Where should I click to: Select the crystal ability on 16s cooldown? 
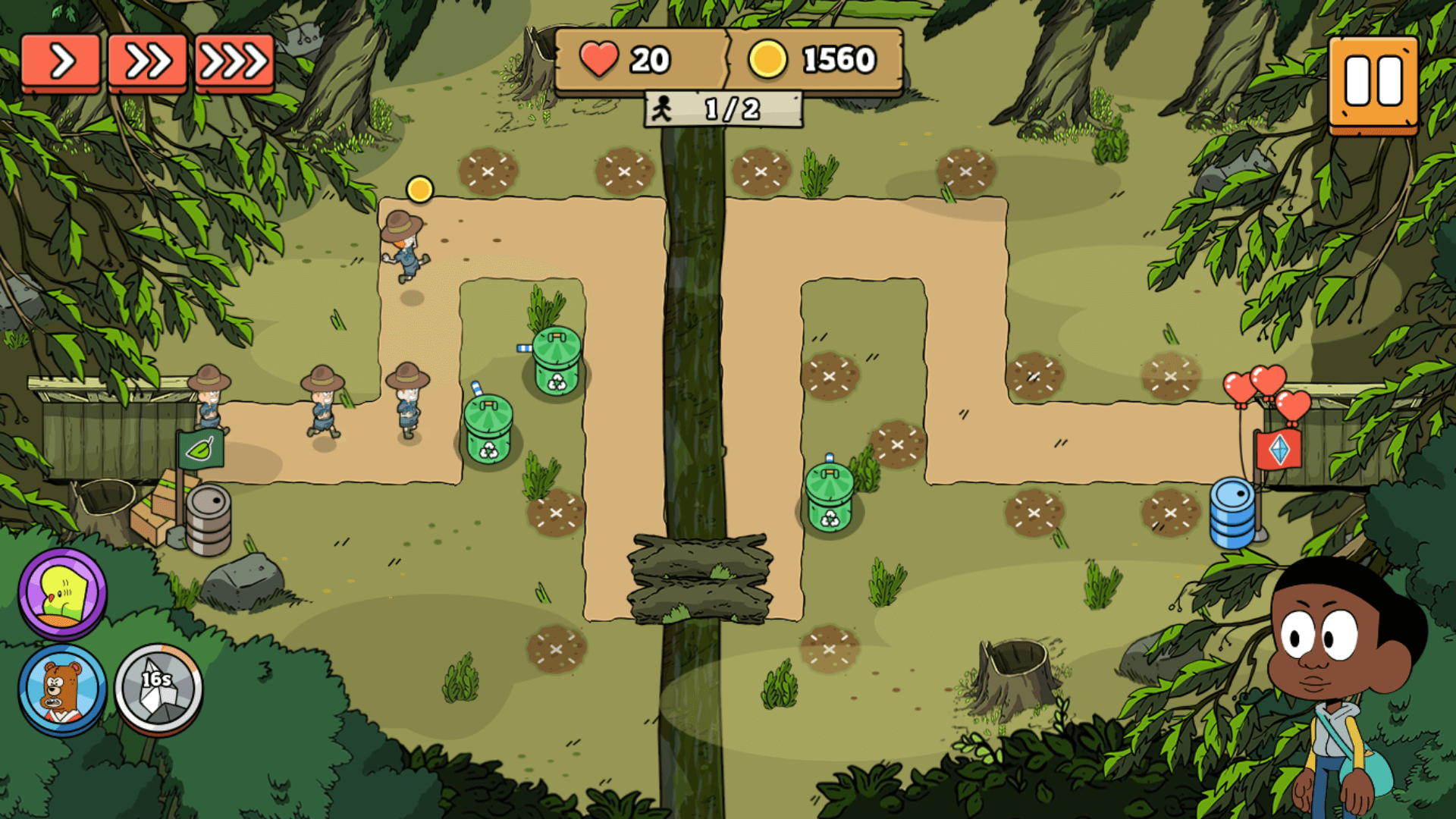pos(158,689)
